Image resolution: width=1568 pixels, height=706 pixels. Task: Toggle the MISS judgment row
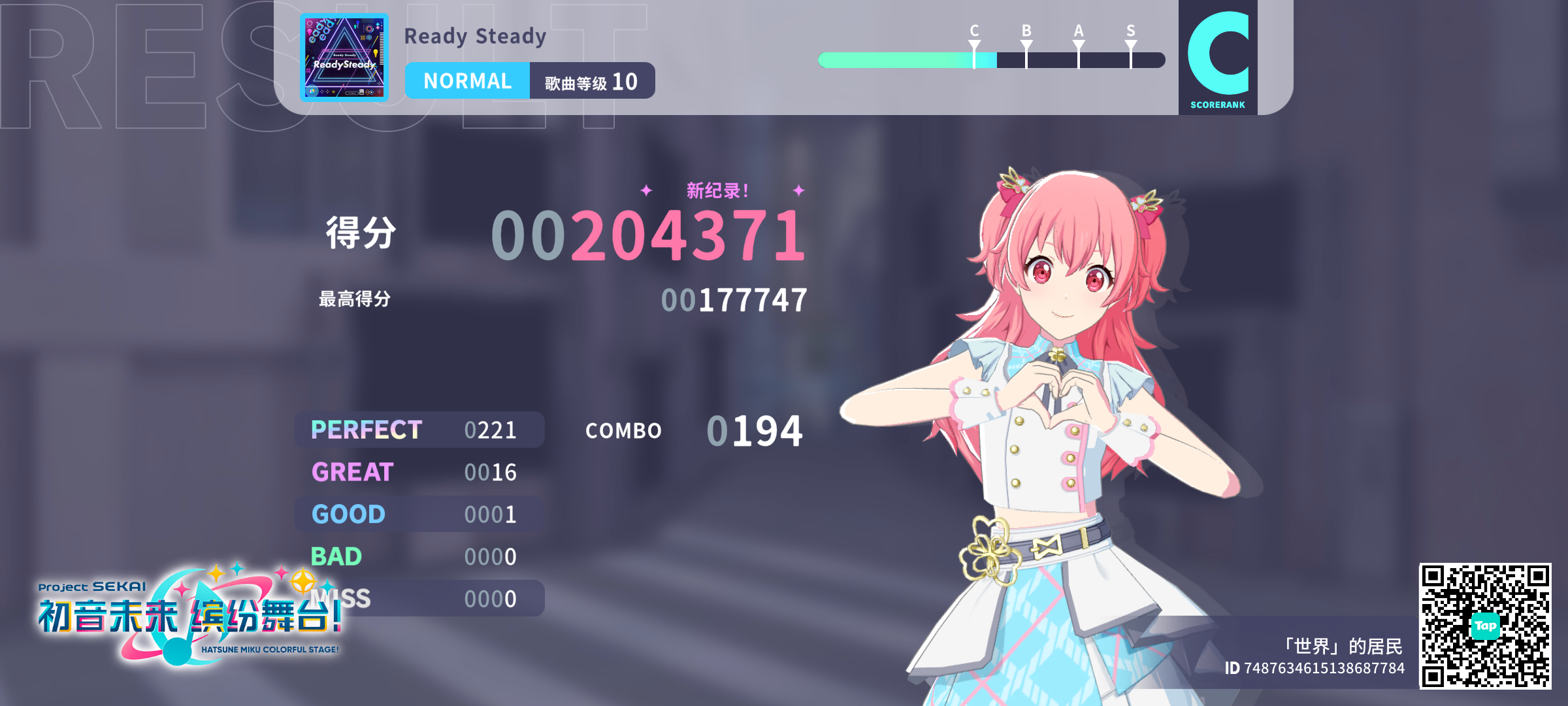(418, 598)
